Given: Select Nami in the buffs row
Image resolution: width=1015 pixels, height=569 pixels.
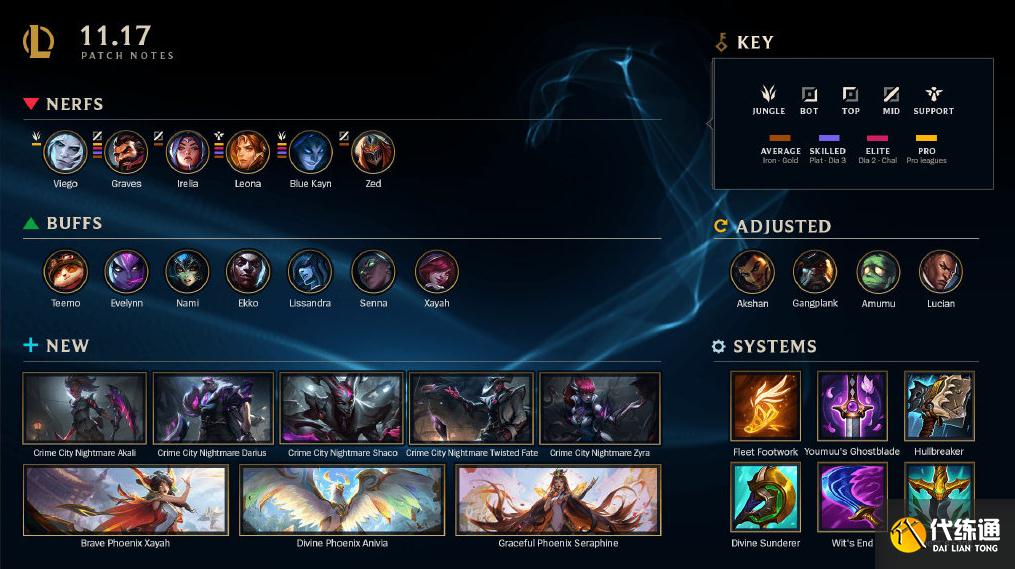Looking at the screenshot, I should (187, 272).
